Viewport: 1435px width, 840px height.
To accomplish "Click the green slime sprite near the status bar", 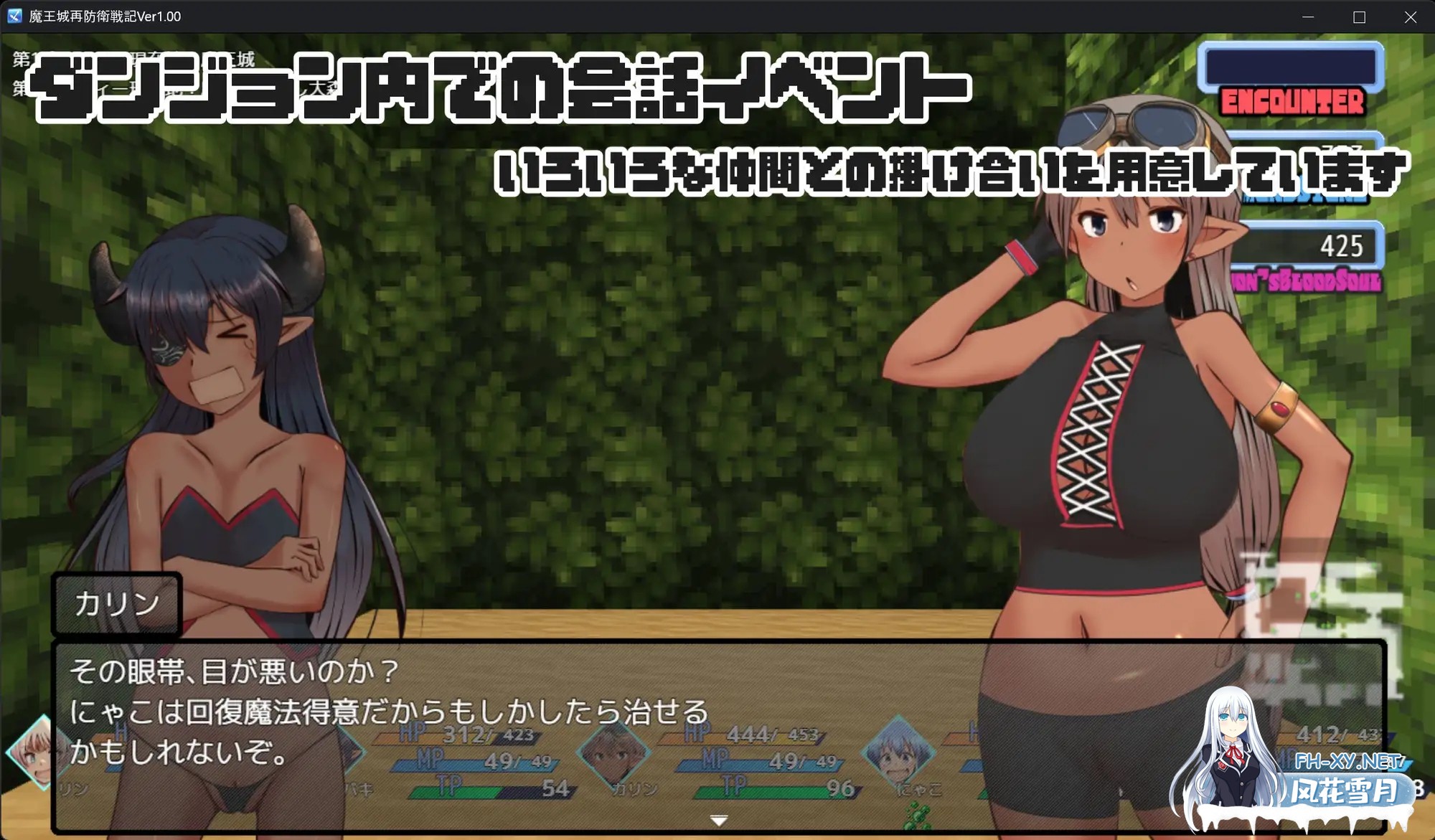I will coord(917,814).
